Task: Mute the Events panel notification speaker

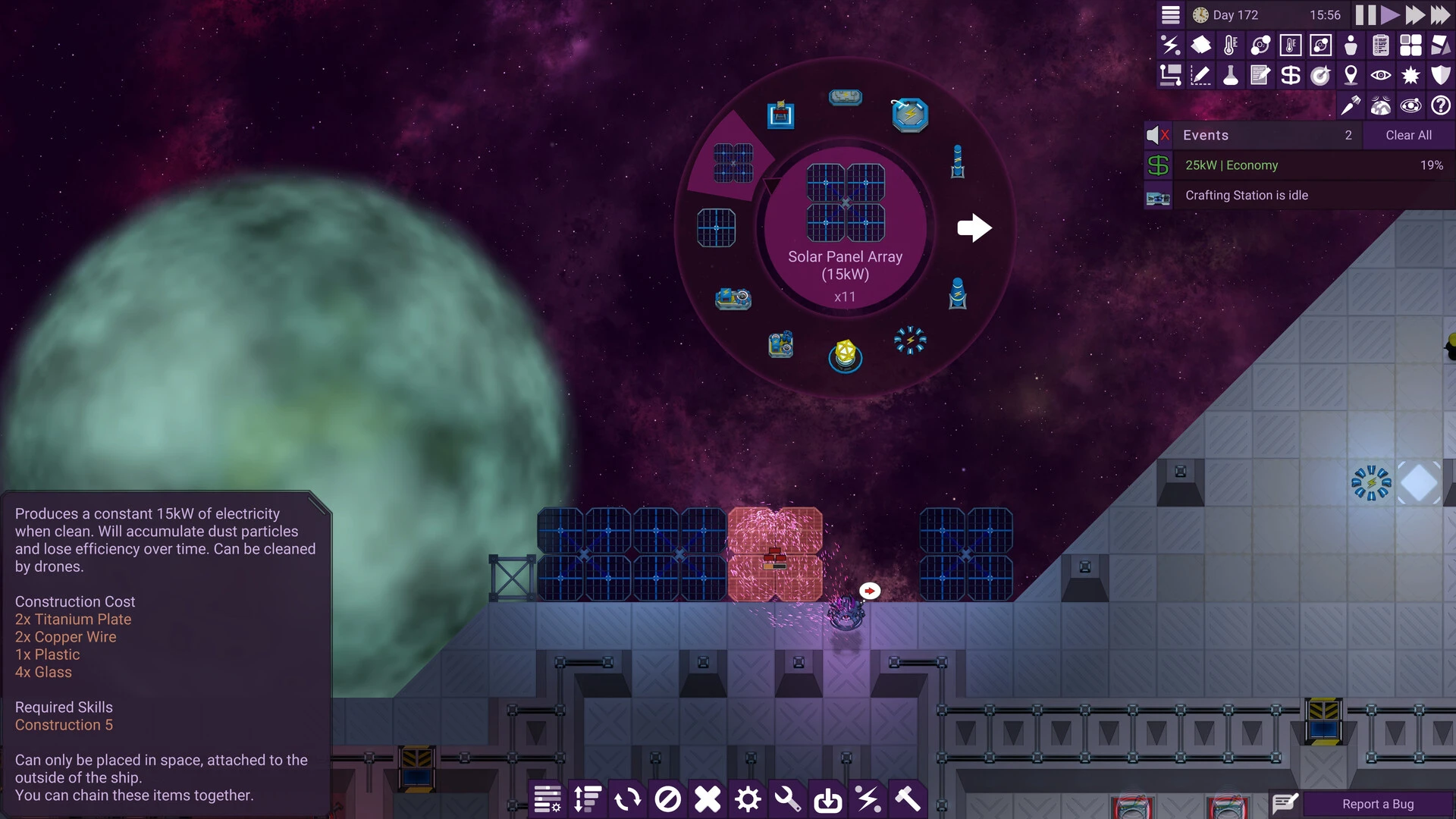Action: (1157, 135)
